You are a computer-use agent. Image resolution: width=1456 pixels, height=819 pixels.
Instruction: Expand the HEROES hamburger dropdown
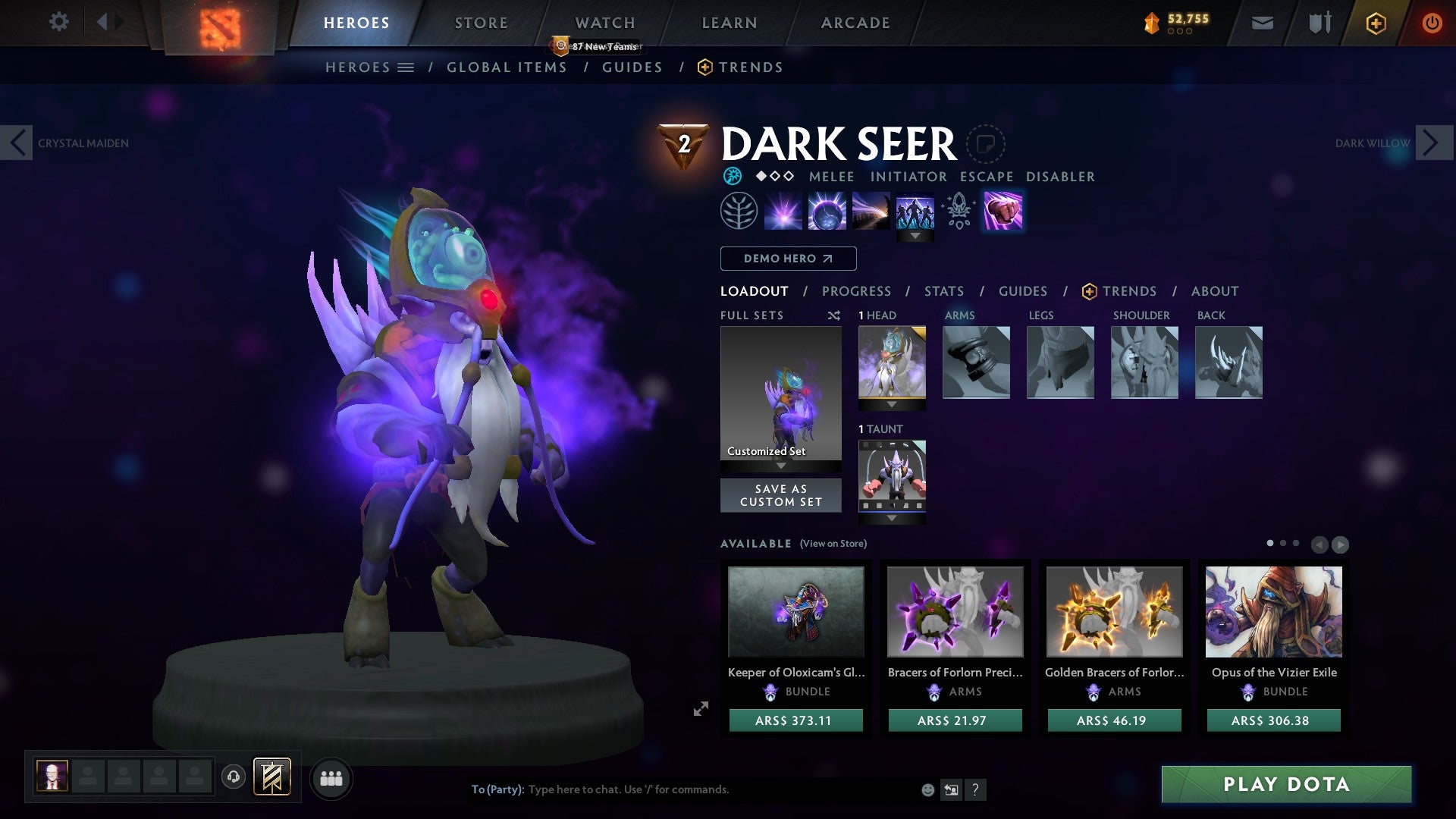click(406, 67)
